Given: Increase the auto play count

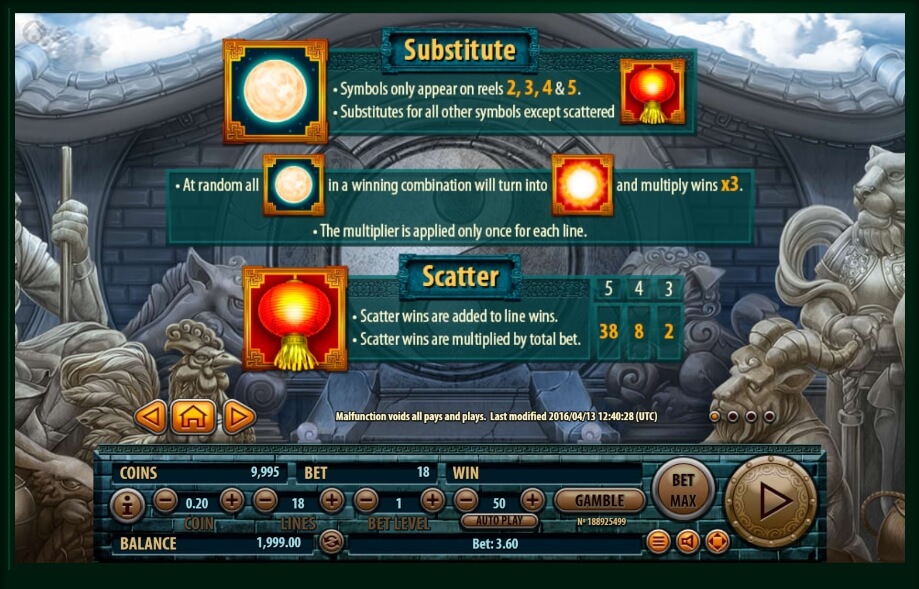Looking at the screenshot, I should [532, 500].
